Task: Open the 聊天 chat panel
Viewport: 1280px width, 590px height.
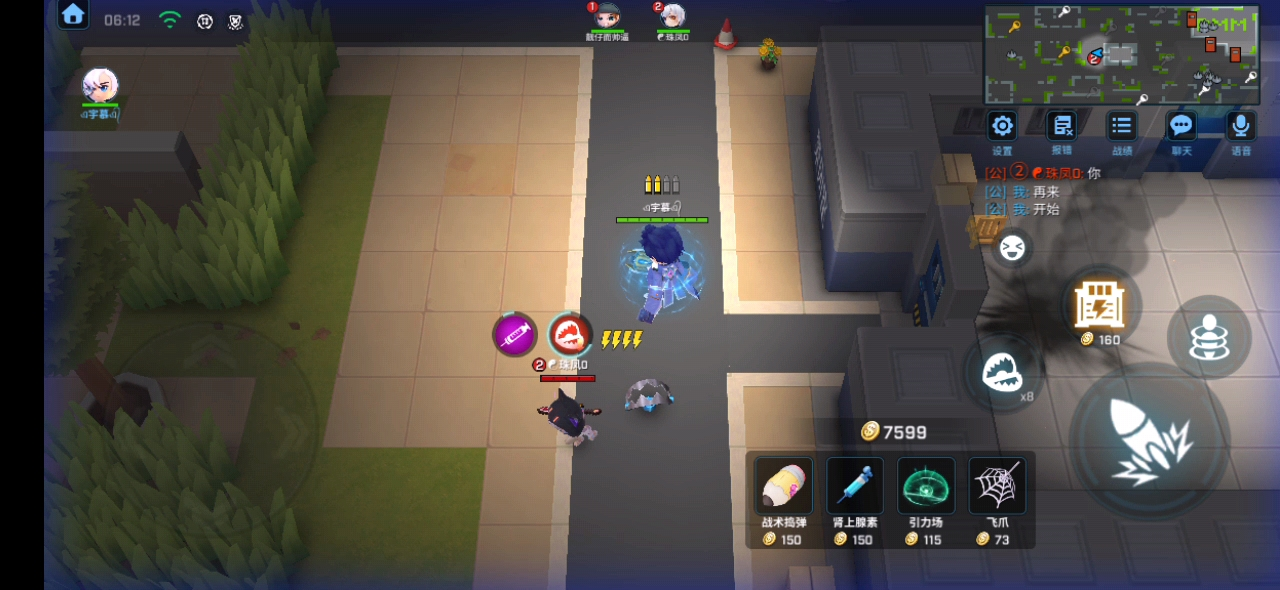Action: [x=1182, y=127]
